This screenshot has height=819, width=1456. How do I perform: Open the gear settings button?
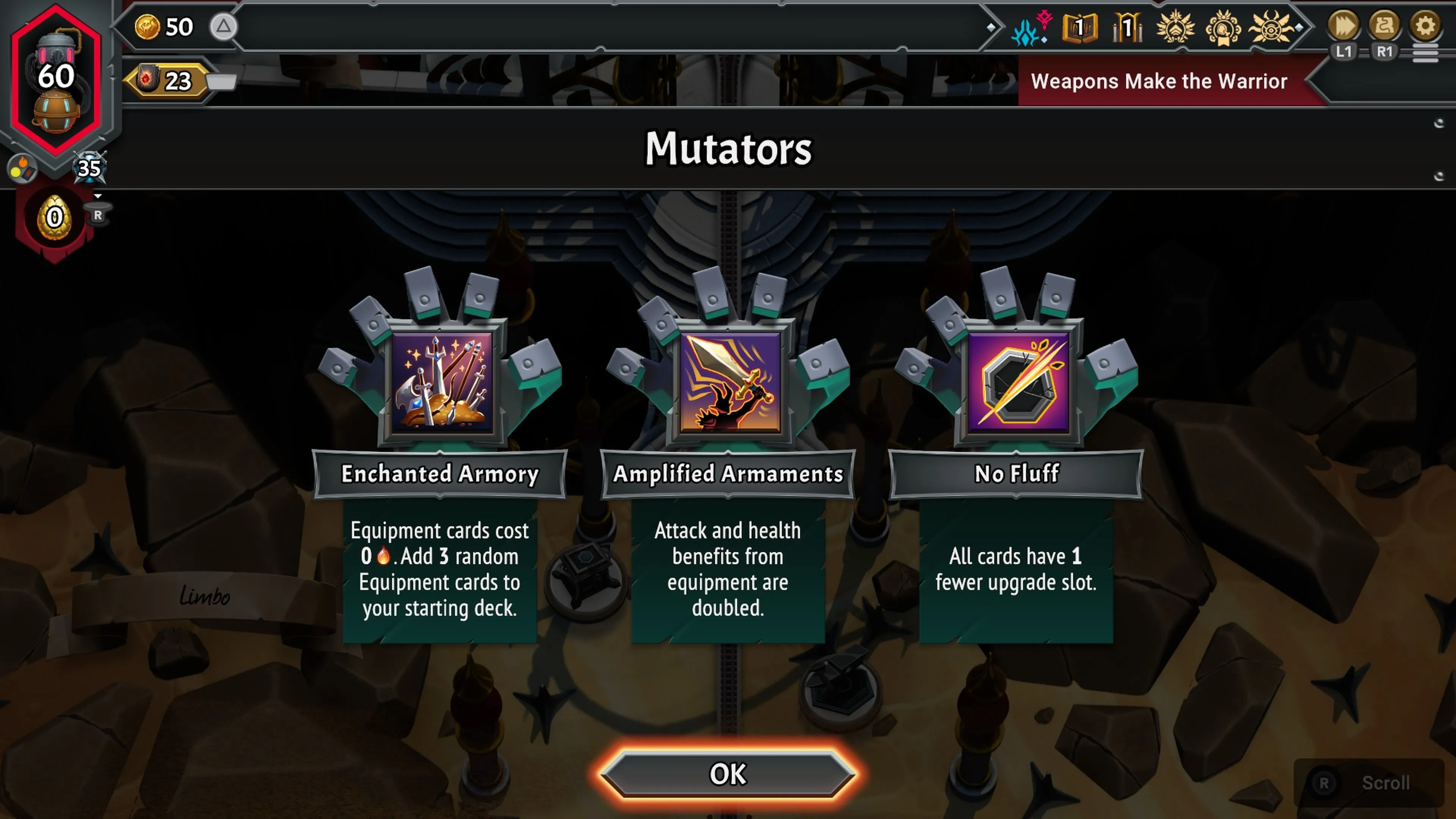point(1425,26)
